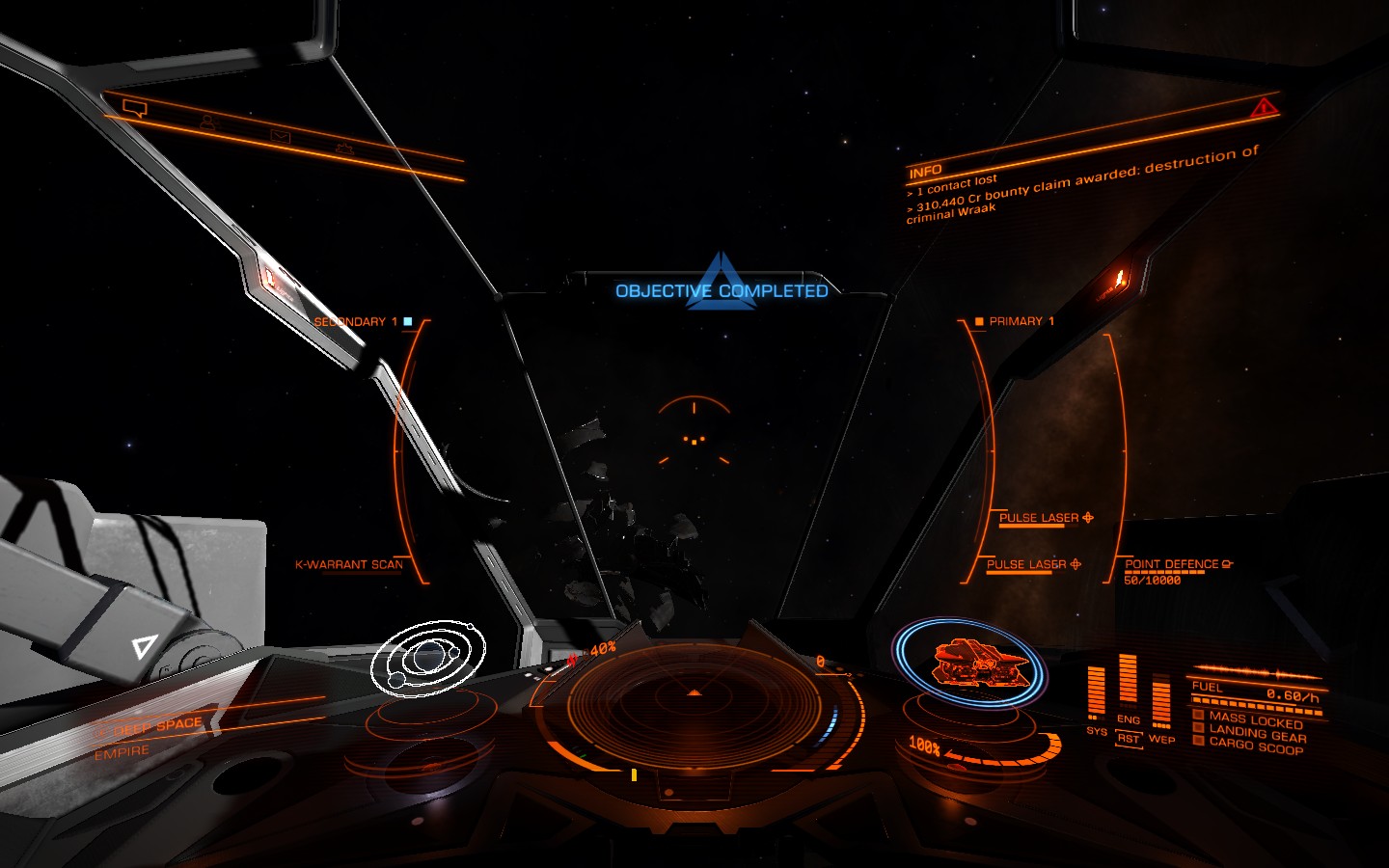Select the comms settings gear tab
Screen dimensions: 1389x868
click(x=344, y=149)
